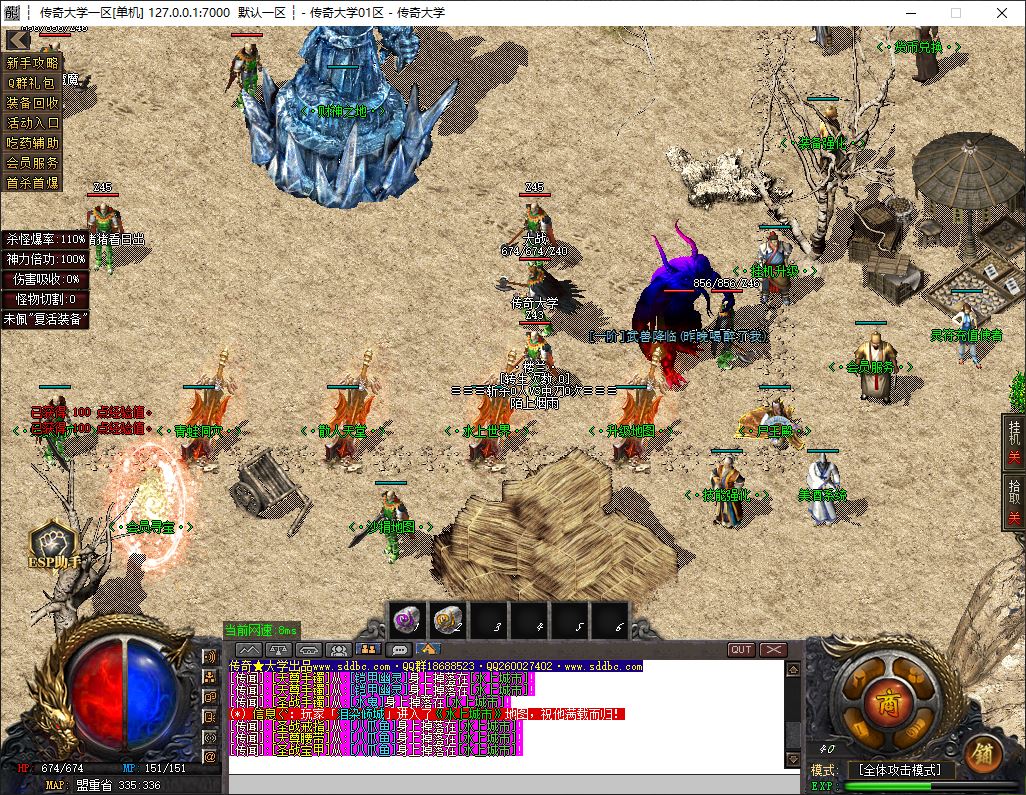Viewport: 1026px width, 795px height.
Task: Enter the 活动入口 events menu
Action: point(33,123)
